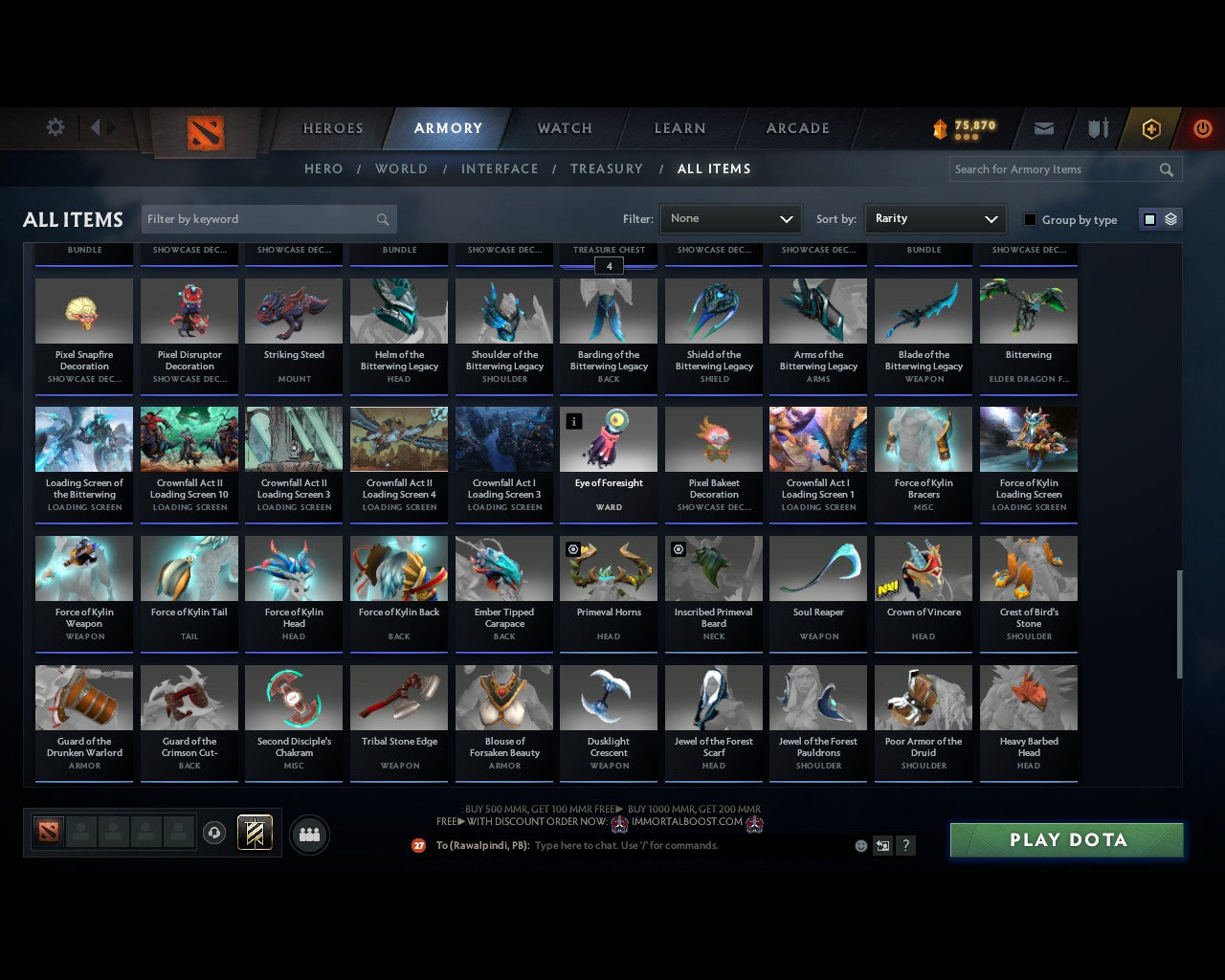Open the shard balance coin icon

coord(943,125)
